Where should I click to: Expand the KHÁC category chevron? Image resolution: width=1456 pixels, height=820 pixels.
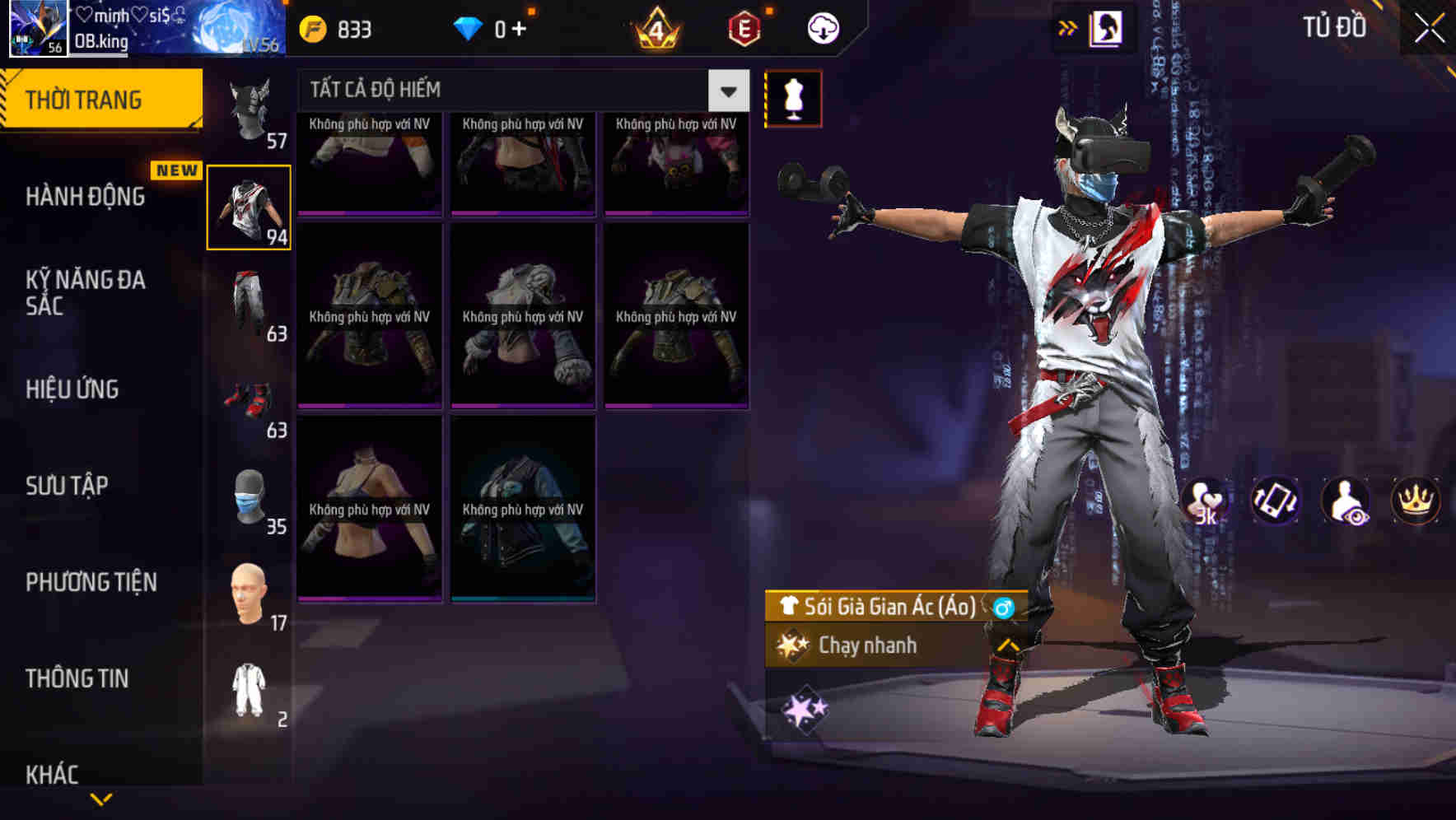click(100, 797)
